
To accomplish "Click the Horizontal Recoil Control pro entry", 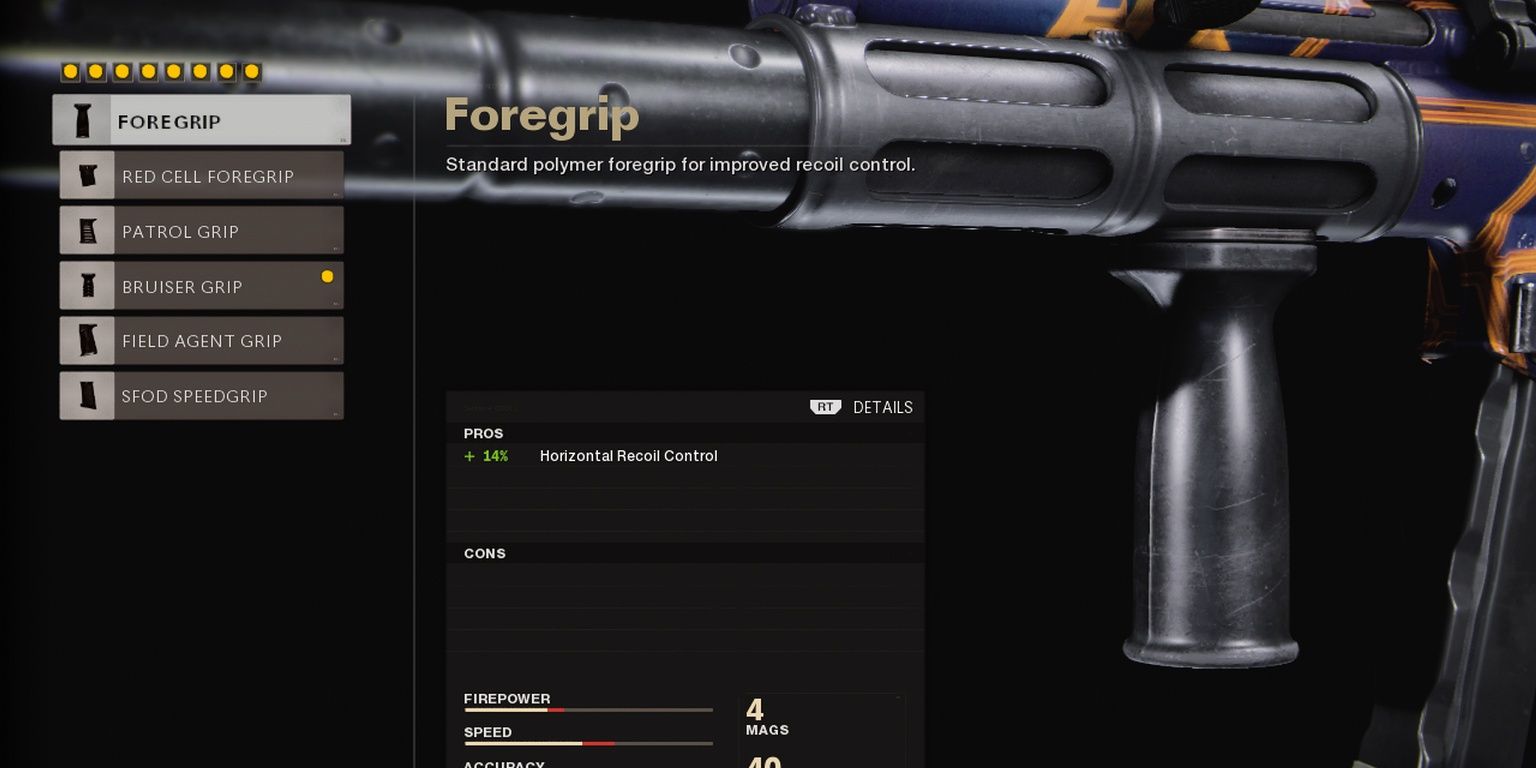I will (628, 456).
